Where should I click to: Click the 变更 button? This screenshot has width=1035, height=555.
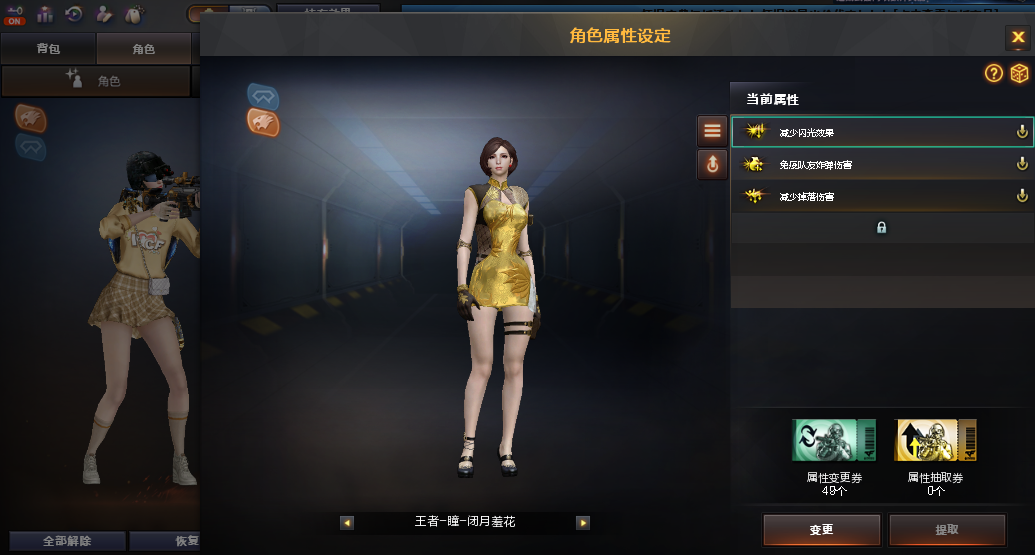tap(821, 530)
